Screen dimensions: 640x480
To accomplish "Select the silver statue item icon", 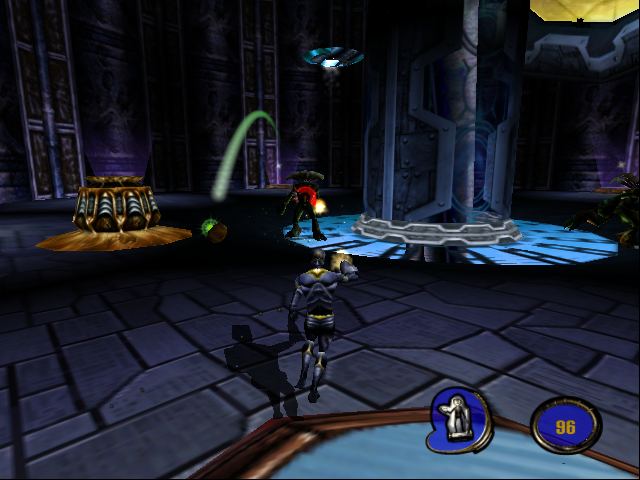I will coord(461,419).
